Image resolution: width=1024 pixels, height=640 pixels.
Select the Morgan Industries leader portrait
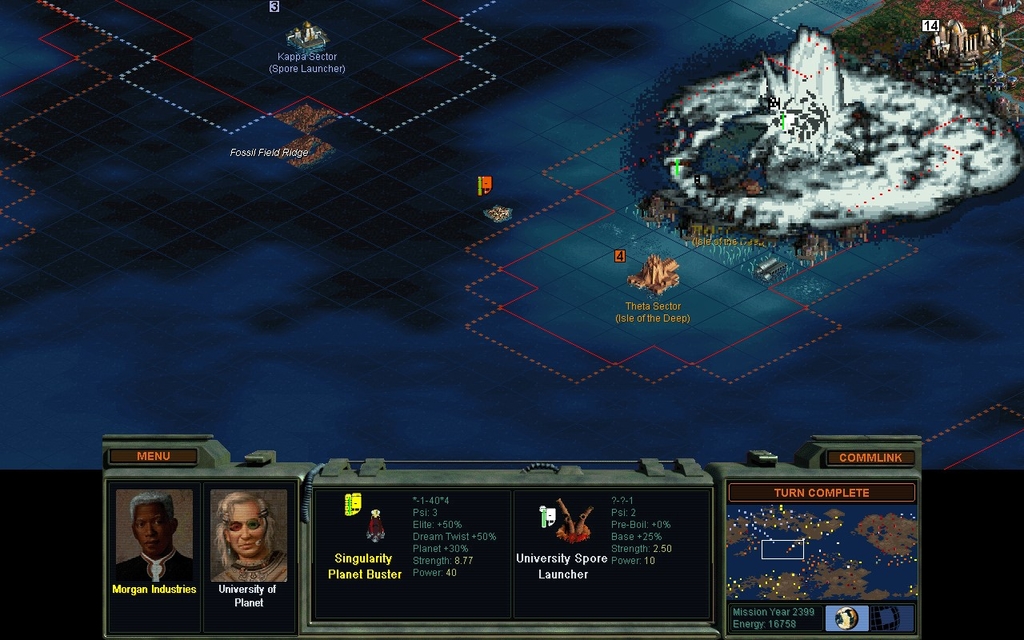click(154, 537)
